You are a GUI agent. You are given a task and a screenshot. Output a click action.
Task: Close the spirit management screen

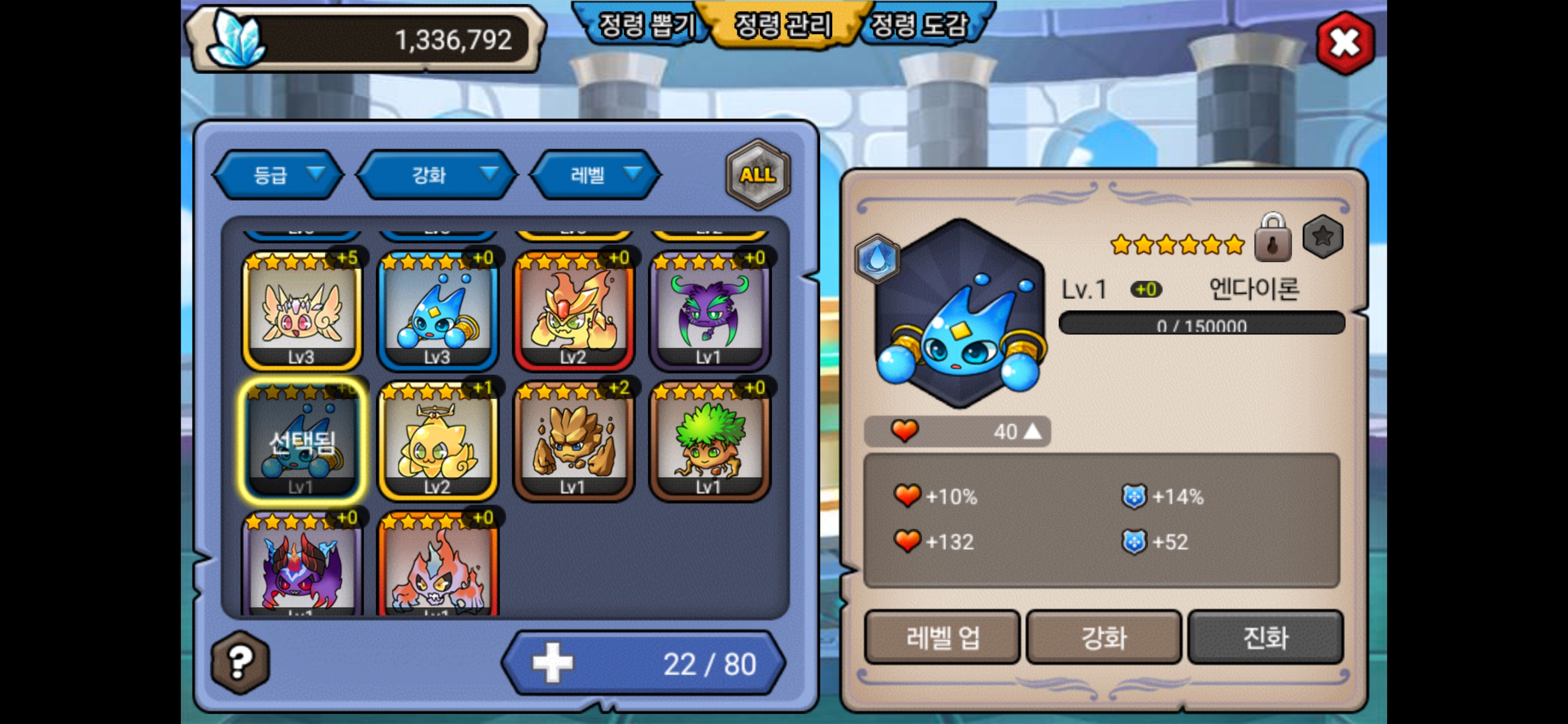tap(1344, 43)
